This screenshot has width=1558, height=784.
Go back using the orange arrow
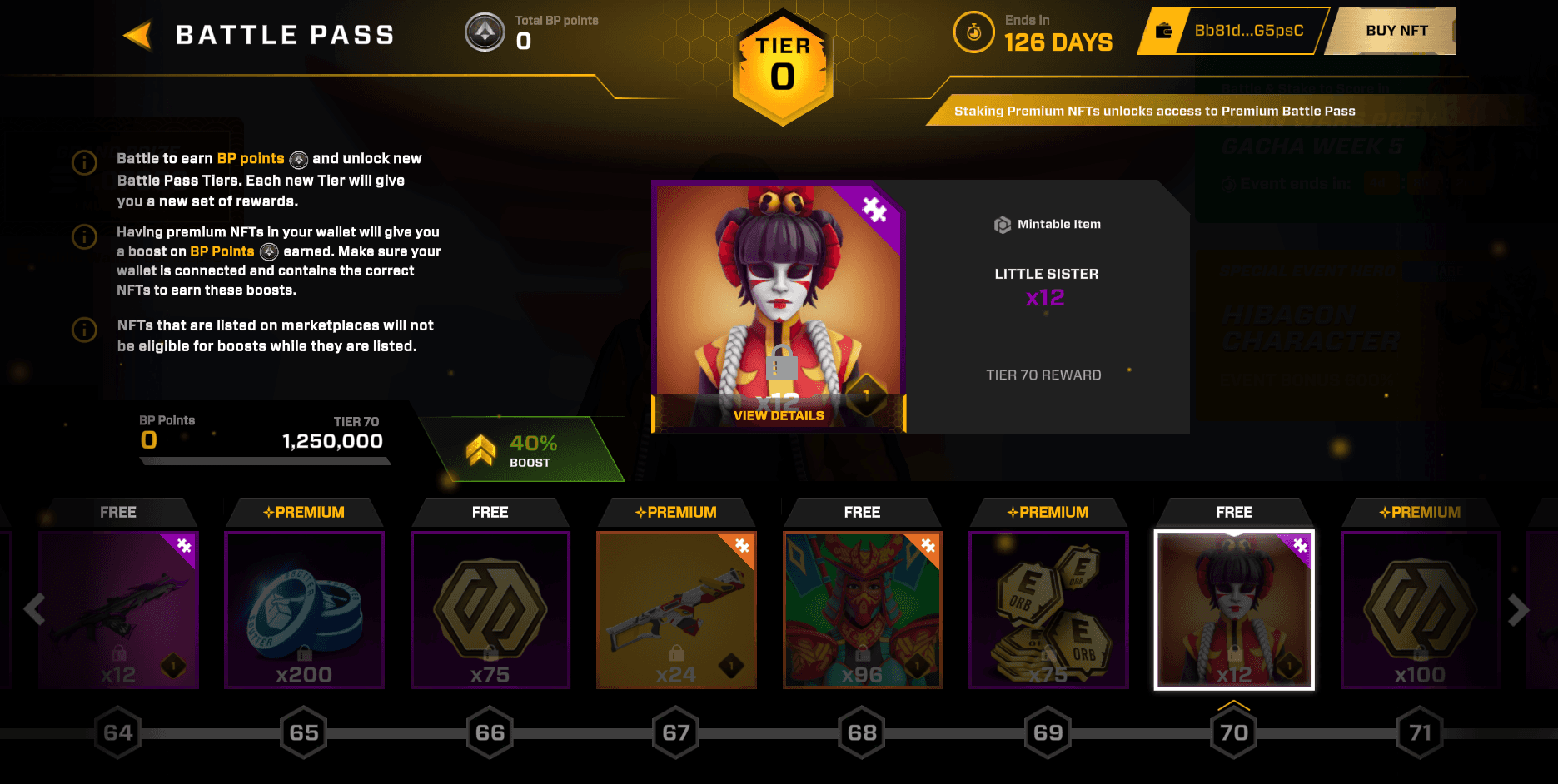pyautogui.click(x=138, y=35)
